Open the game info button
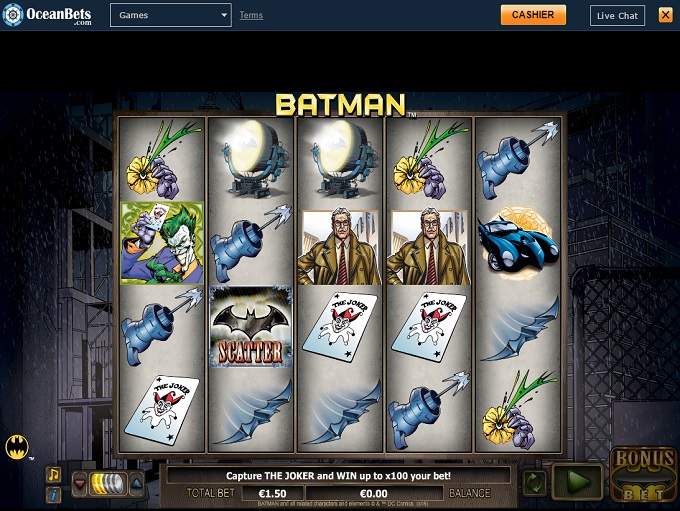 [54, 494]
